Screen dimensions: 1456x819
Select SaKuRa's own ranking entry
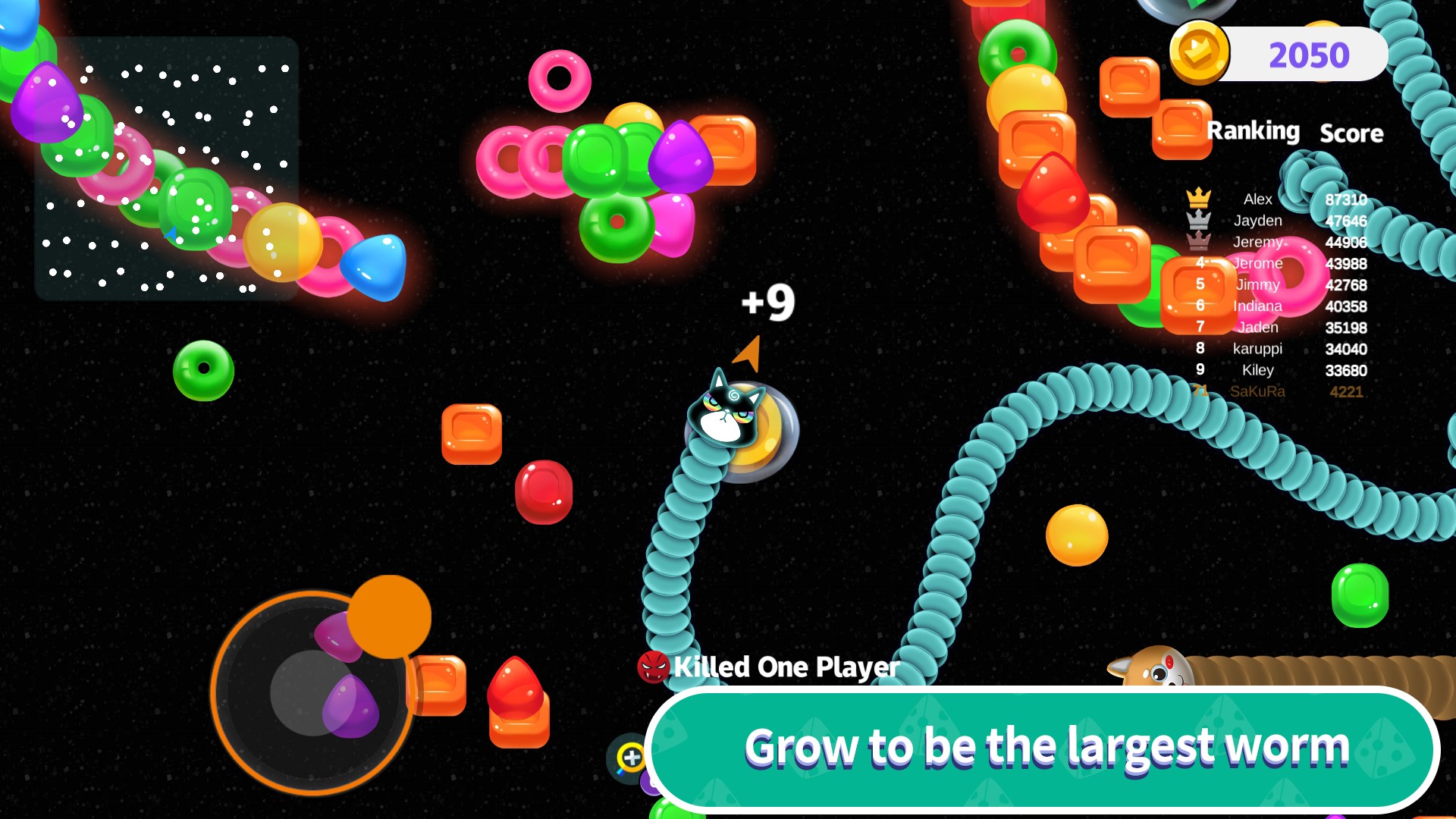coord(1277,391)
